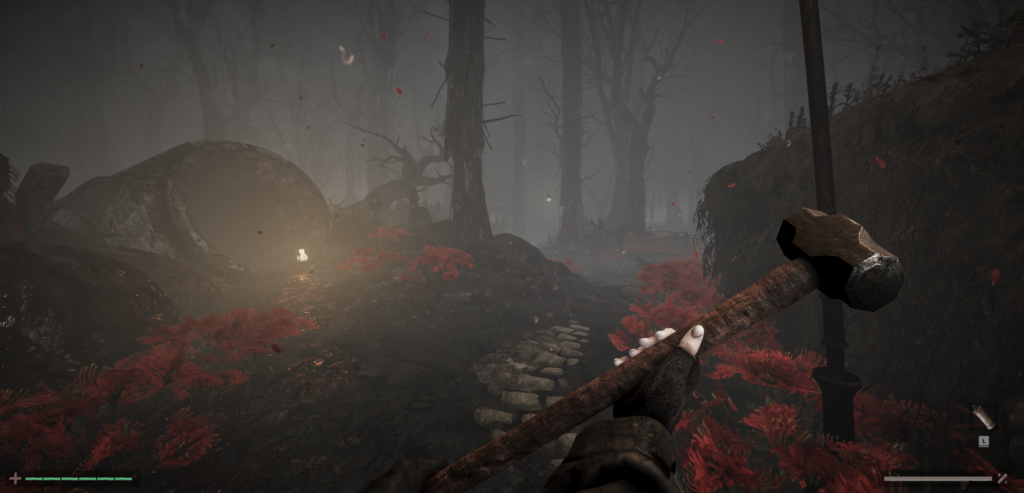Image resolution: width=1024 pixels, height=493 pixels.
Task: Select the flashlight item icon
Action: (x=983, y=417)
